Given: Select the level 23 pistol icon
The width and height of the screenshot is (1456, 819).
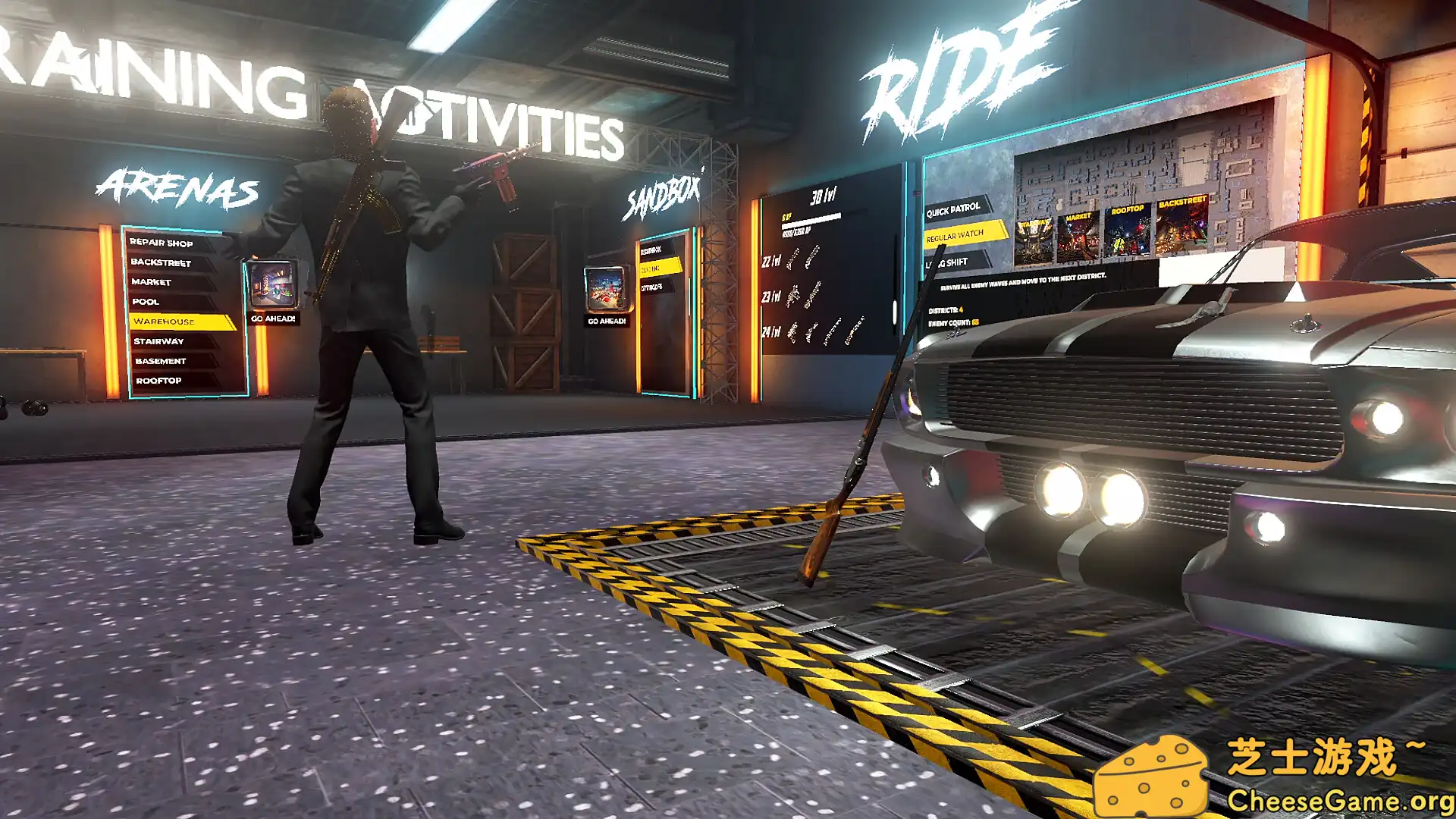Looking at the screenshot, I should point(793,296).
